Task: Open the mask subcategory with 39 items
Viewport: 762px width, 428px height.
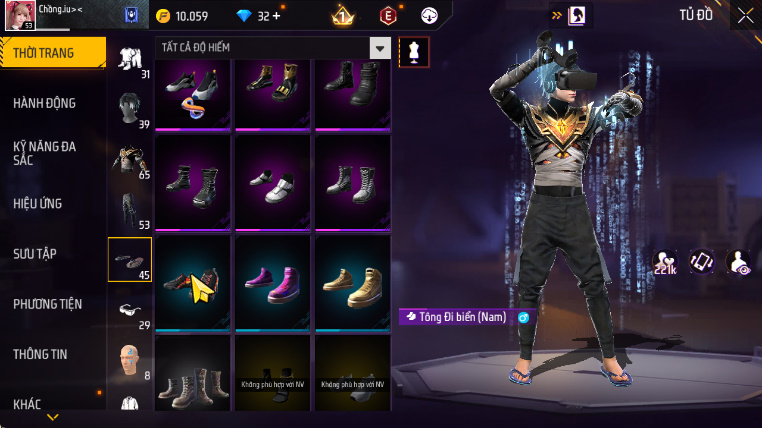Action: 130,109
